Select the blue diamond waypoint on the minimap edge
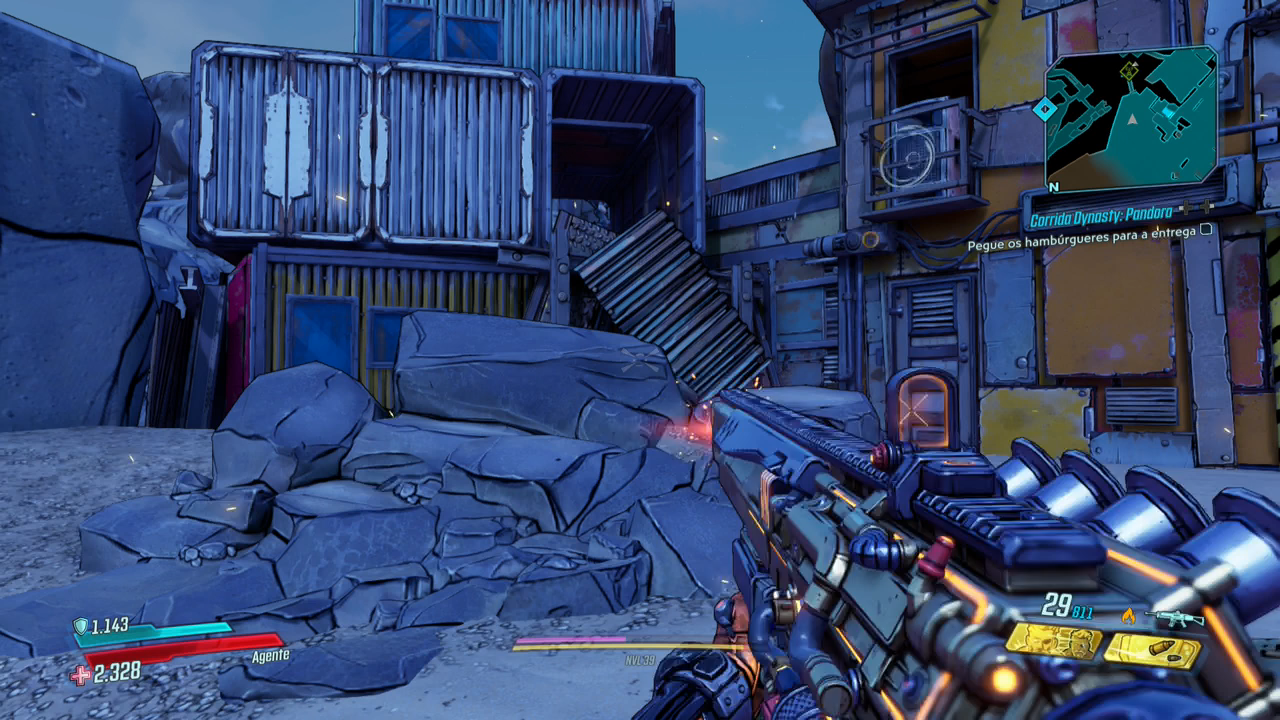The height and width of the screenshot is (720, 1280). click(x=1044, y=108)
